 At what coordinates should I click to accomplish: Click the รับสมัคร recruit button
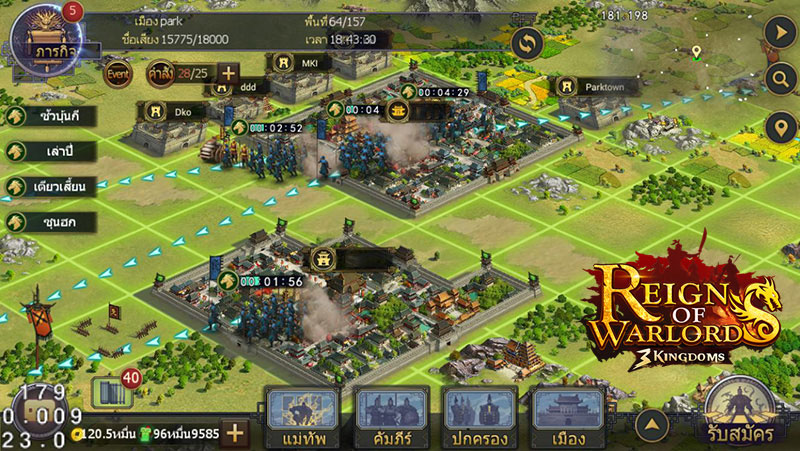[x=743, y=412]
